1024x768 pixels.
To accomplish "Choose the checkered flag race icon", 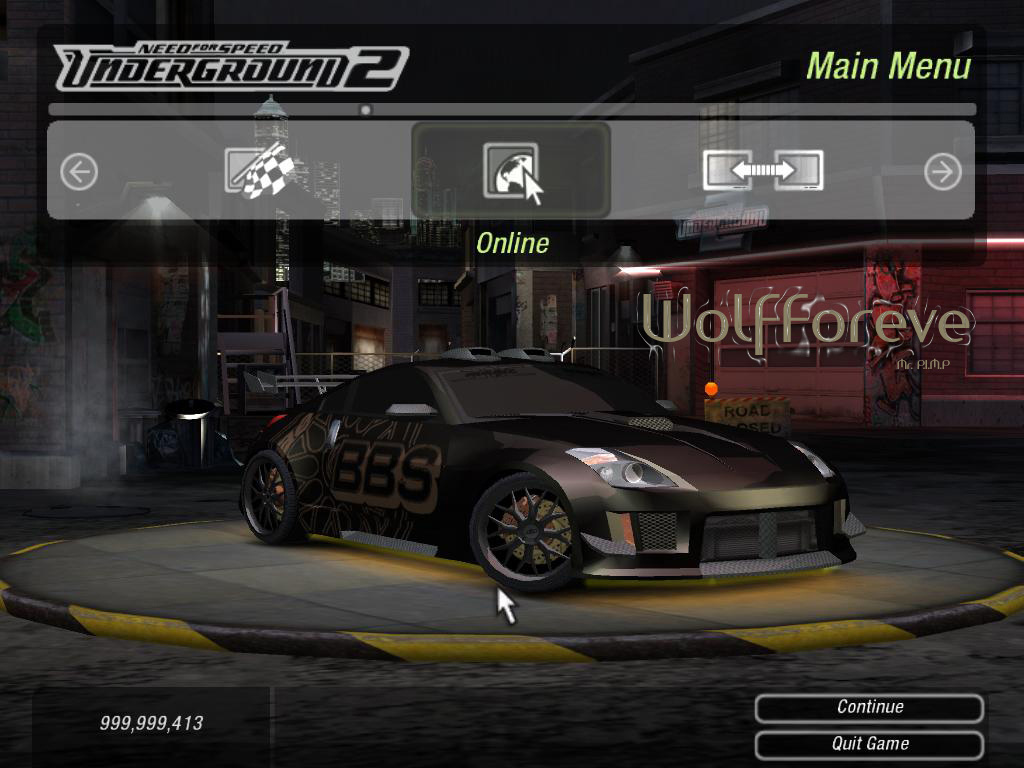I will click(x=259, y=171).
